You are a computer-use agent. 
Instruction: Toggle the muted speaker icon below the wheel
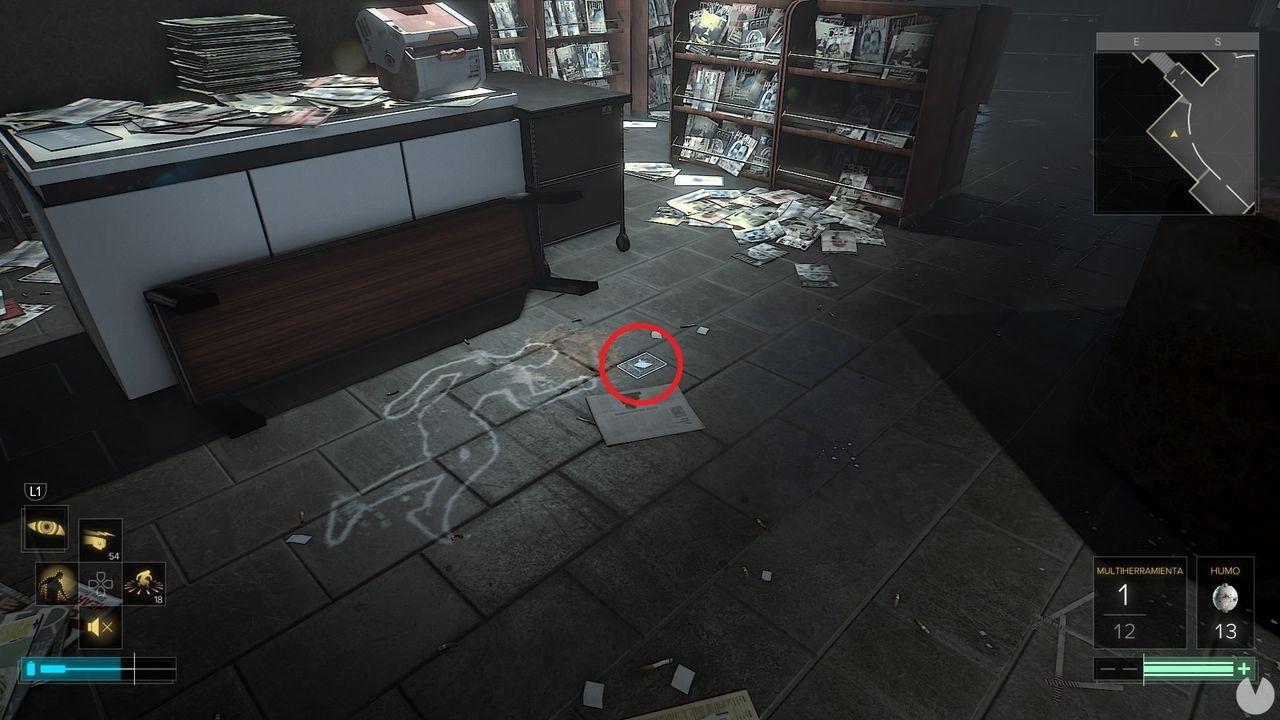click(98, 627)
